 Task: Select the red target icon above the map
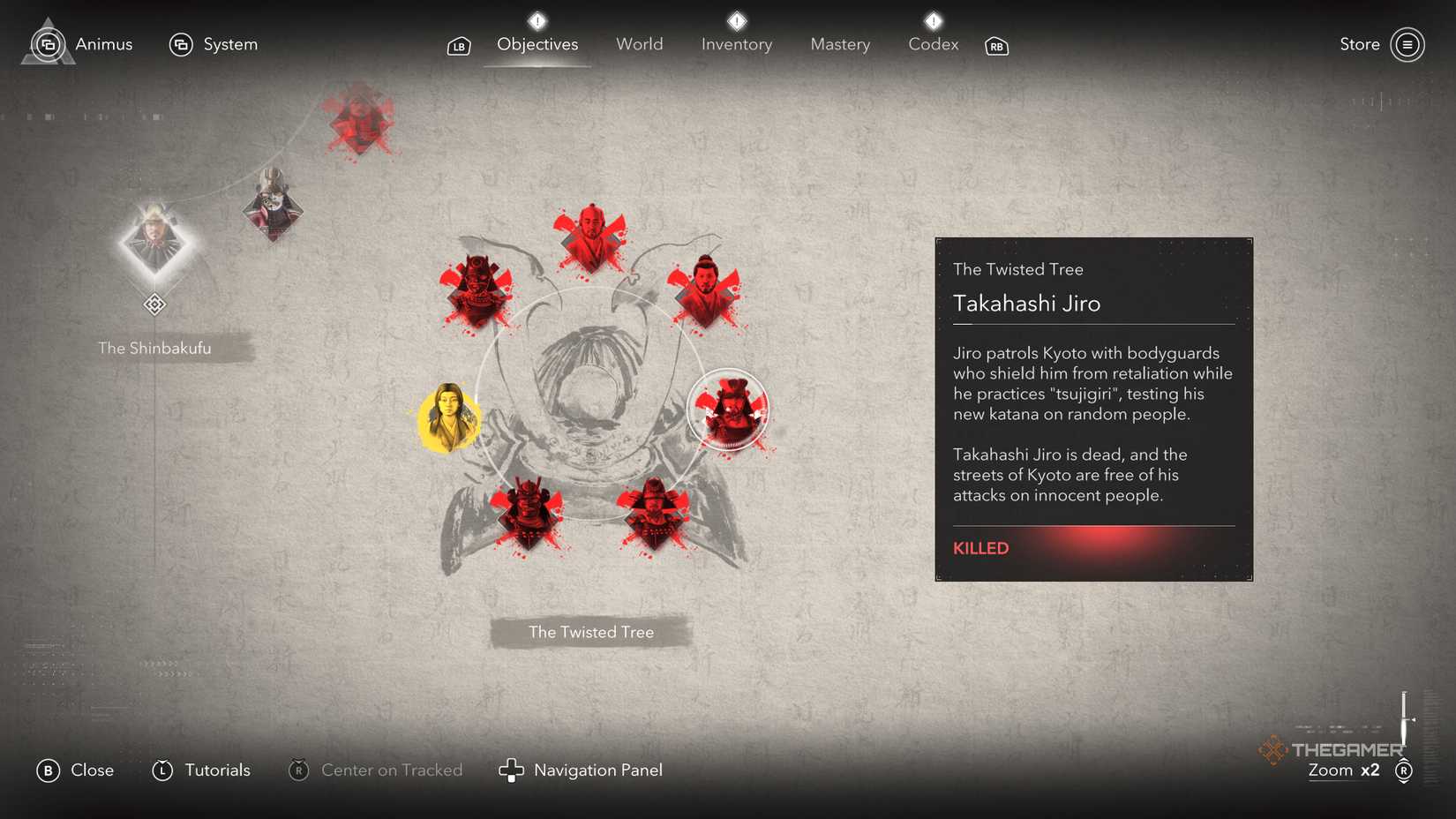tap(359, 119)
